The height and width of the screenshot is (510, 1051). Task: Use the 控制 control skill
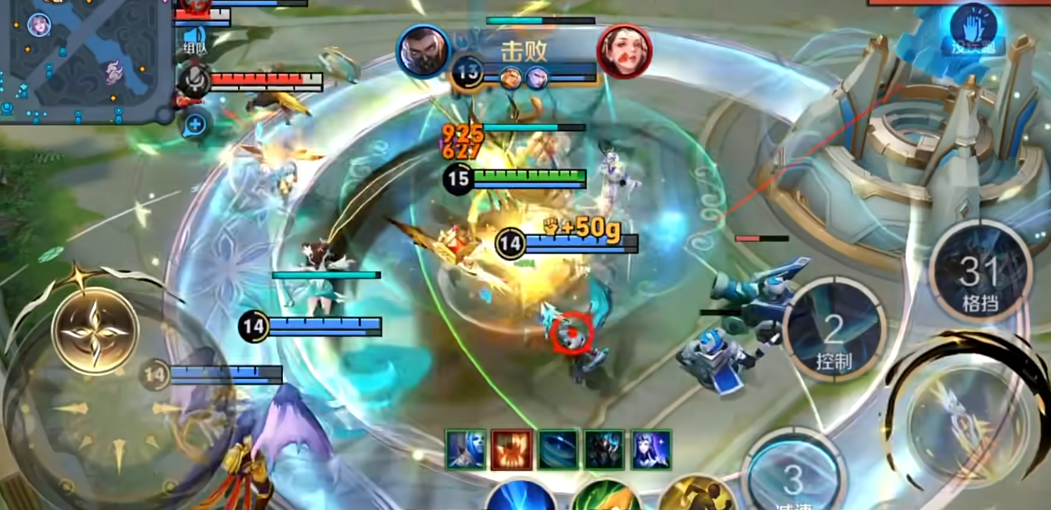click(835, 332)
